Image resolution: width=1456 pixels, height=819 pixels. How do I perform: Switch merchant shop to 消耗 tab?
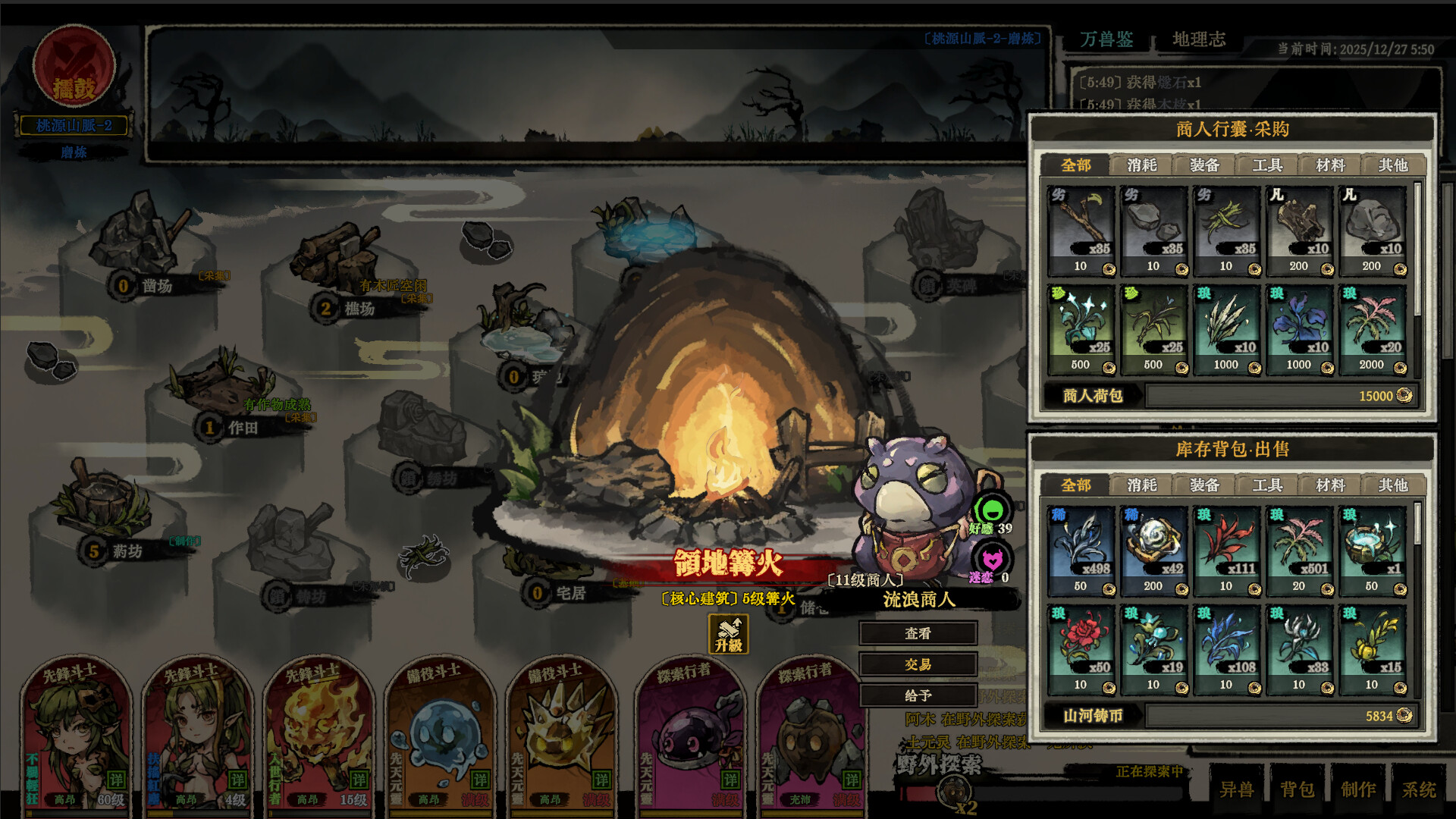1141,165
